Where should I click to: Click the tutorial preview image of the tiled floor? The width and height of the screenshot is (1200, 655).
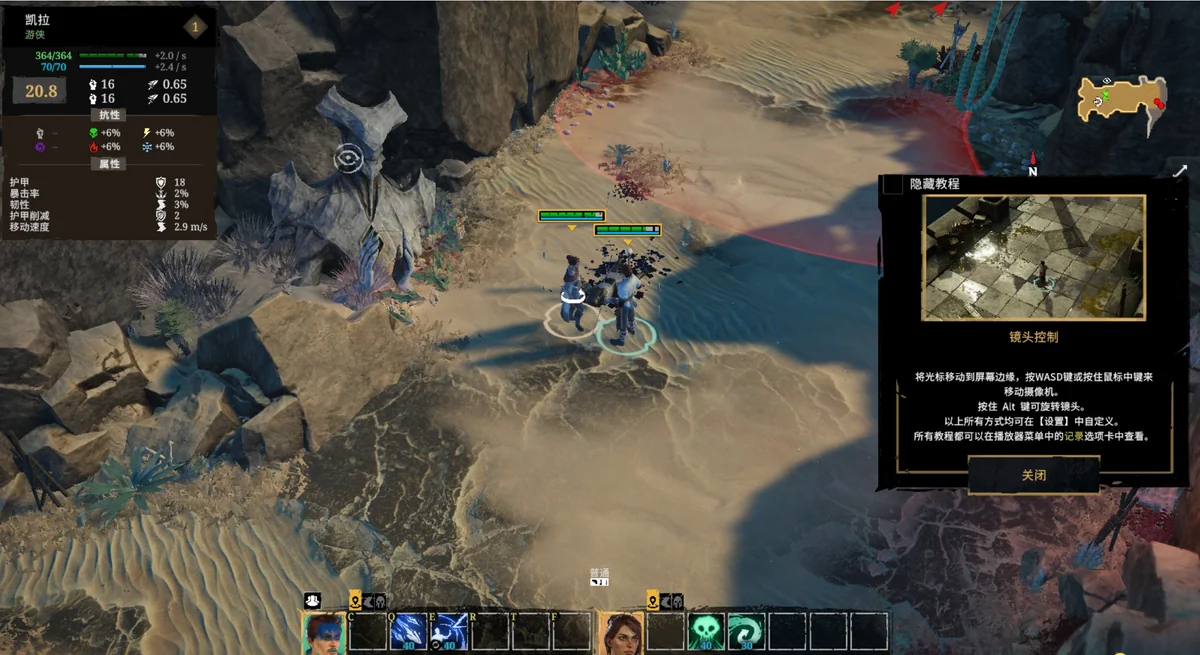point(1034,257)
